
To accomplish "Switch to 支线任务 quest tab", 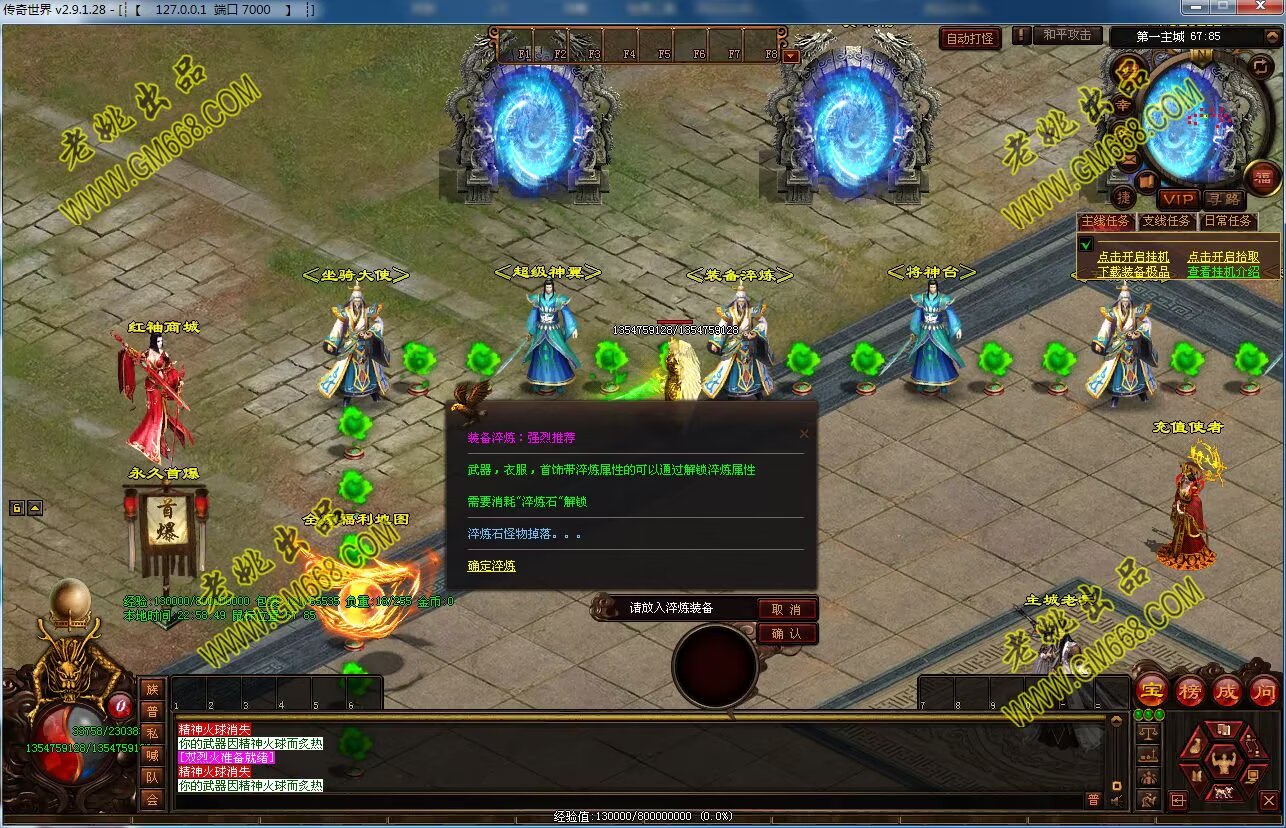I will (1167, 221).
